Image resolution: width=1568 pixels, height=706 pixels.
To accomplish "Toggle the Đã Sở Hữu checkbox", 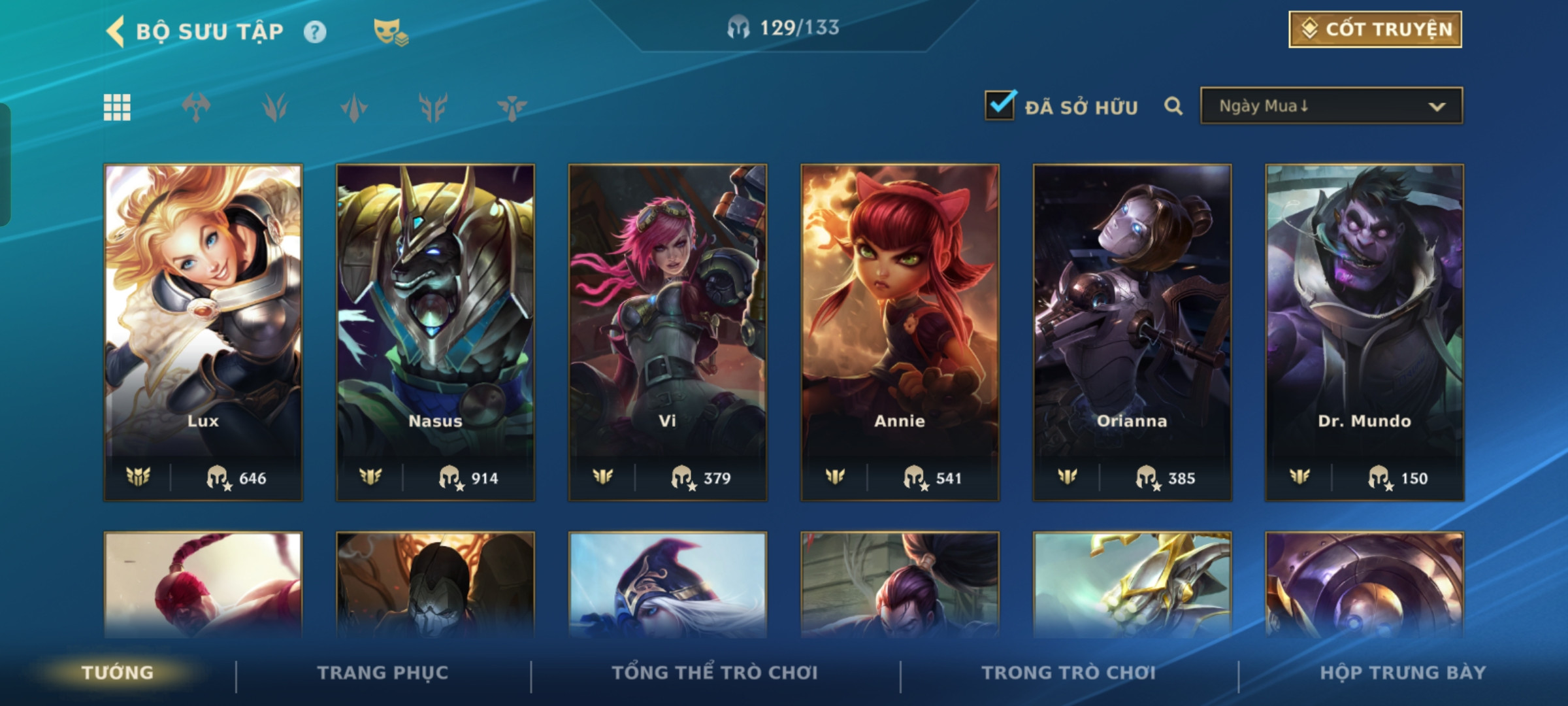I will [1000, 106].
